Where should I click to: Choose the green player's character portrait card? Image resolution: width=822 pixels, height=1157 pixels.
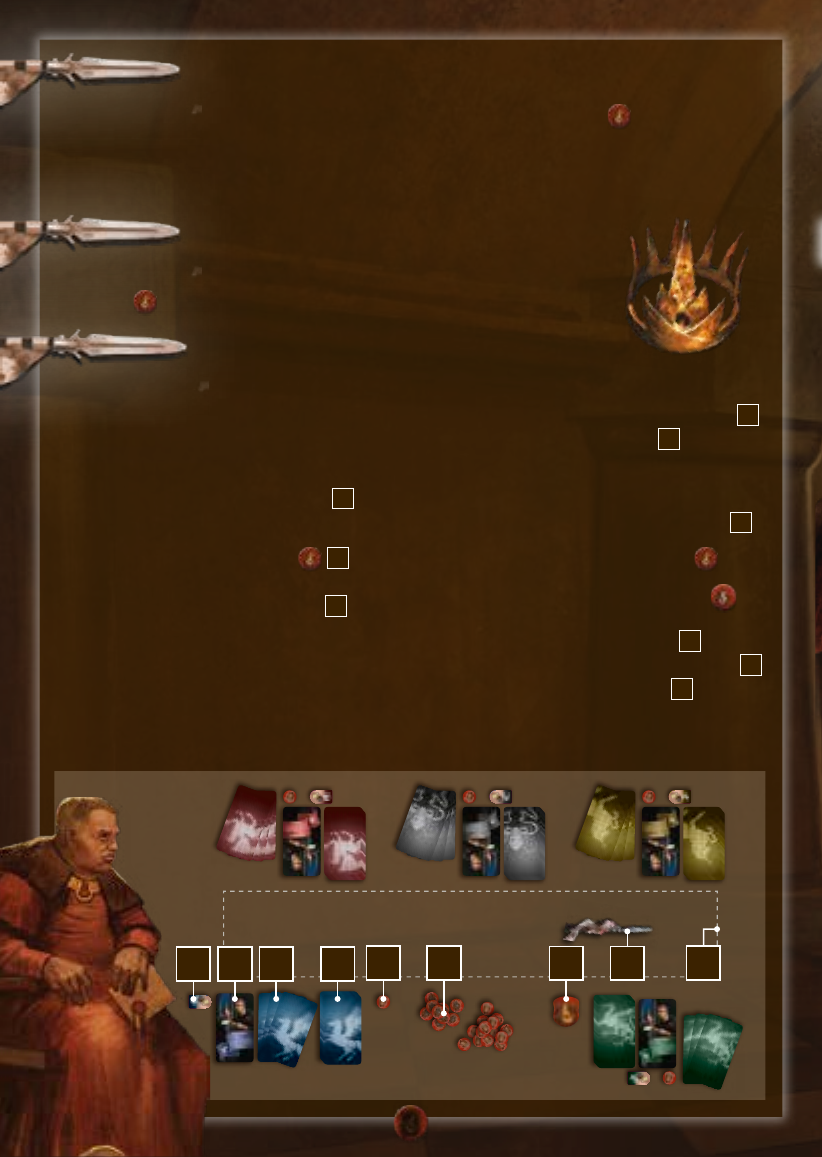click(x=657, y=1033)
